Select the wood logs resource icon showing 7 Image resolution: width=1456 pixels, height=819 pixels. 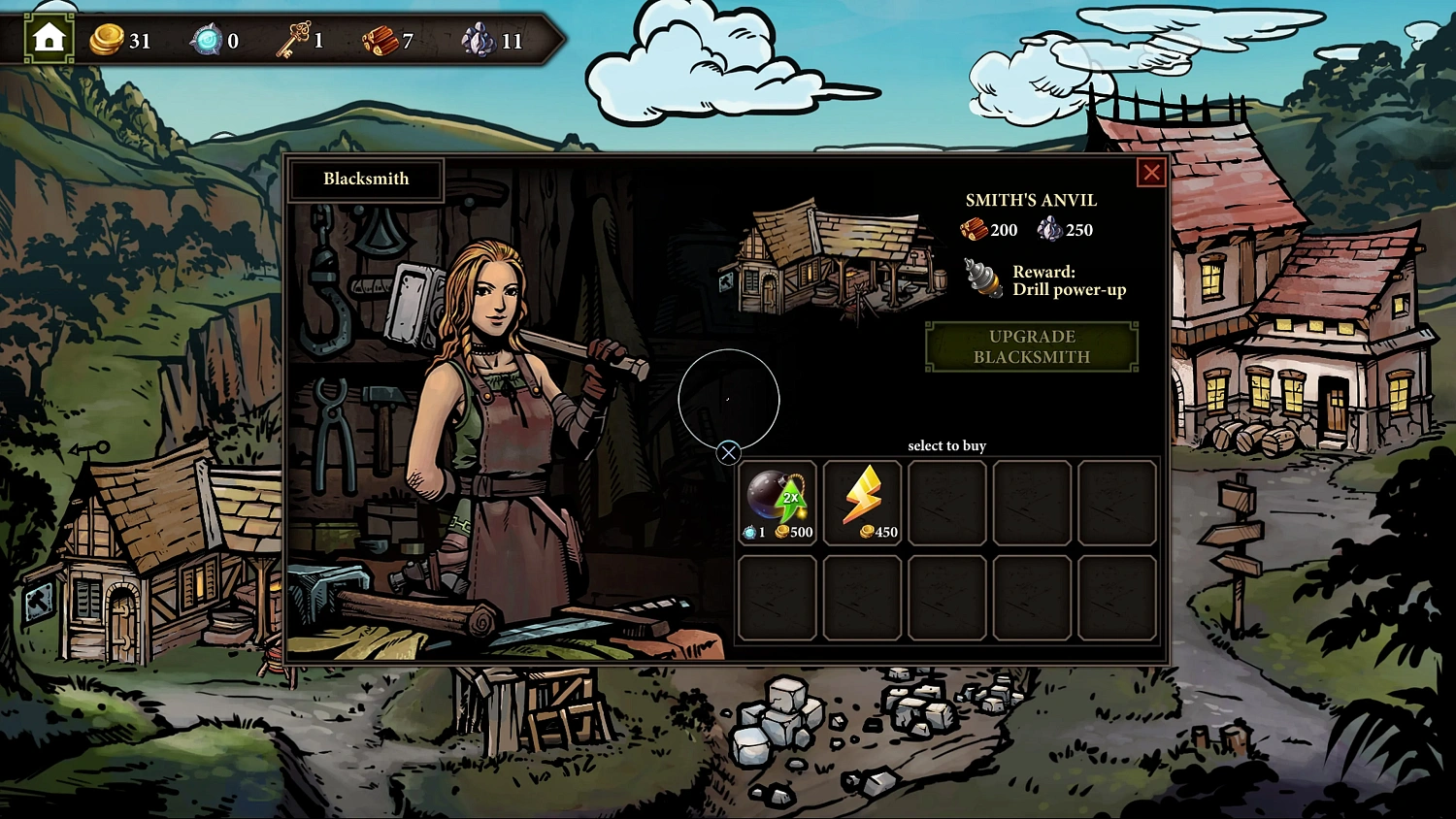point(381,41)
